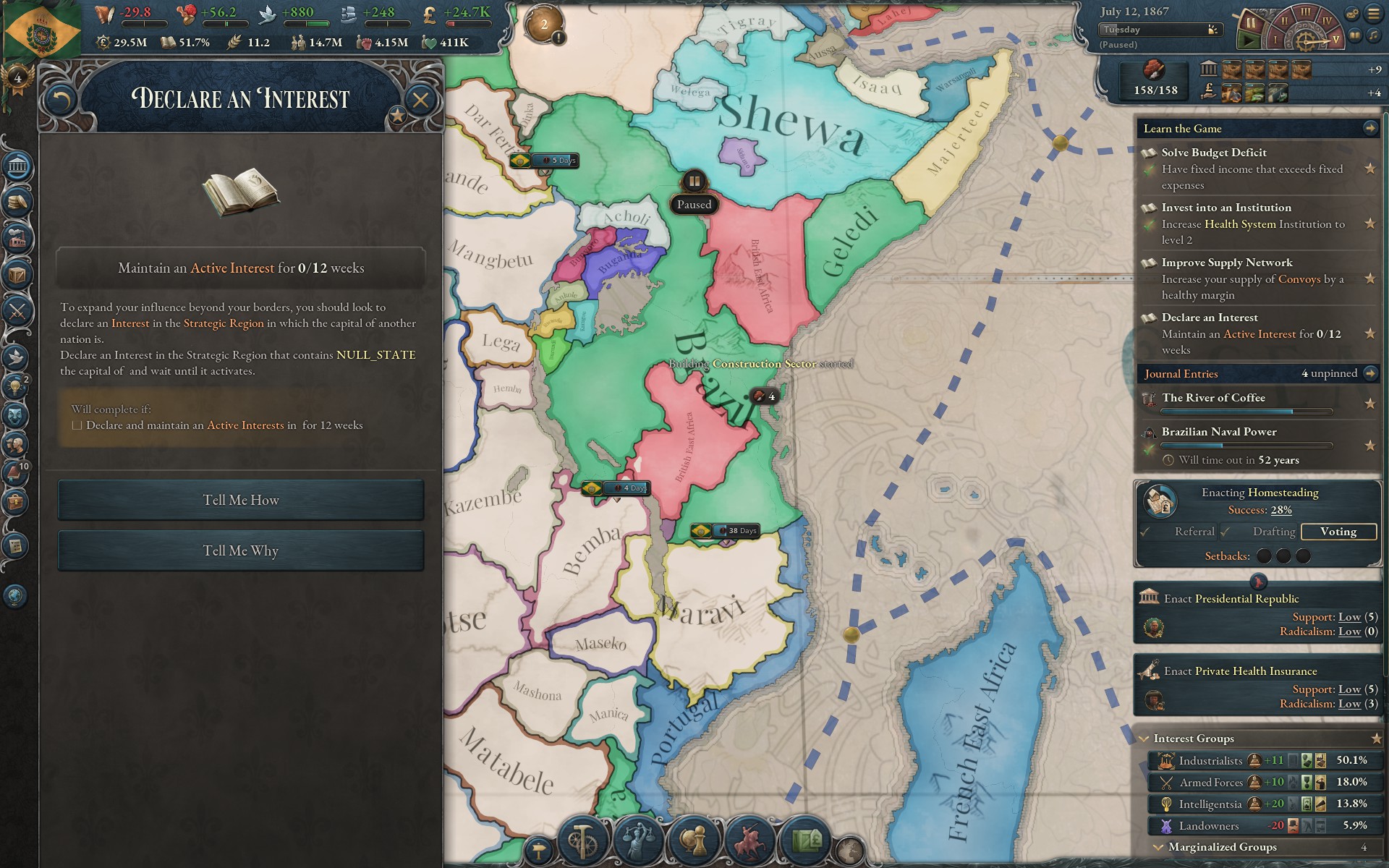Click the Paused indicator on the map
The width and height of the screenshot is (1389, 868).
693,205
